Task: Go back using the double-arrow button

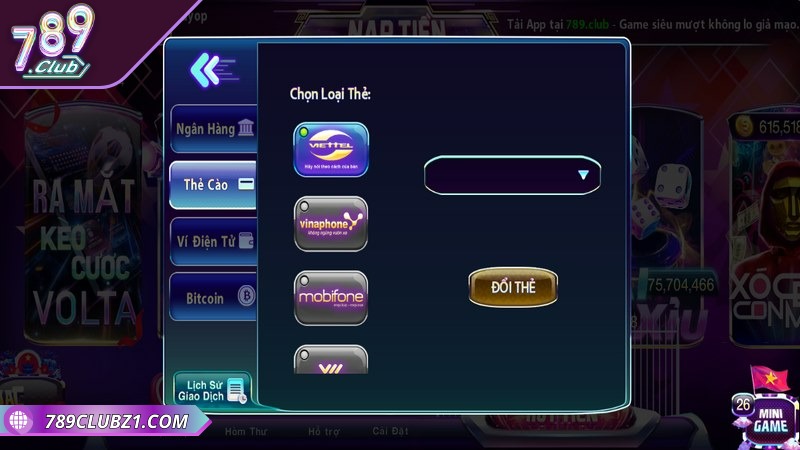Action: pos(211,69)
